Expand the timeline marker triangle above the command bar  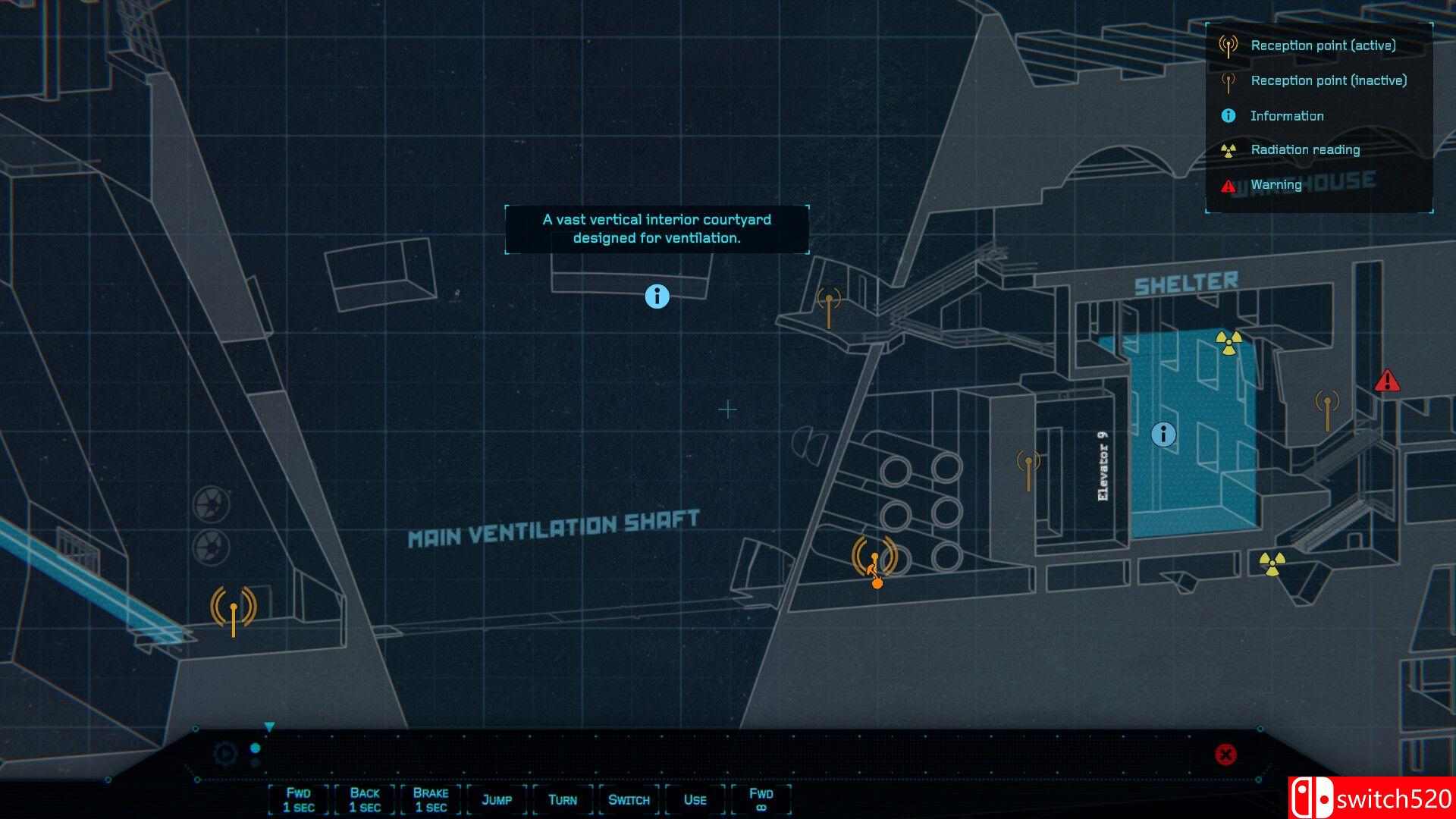point(268,726)
